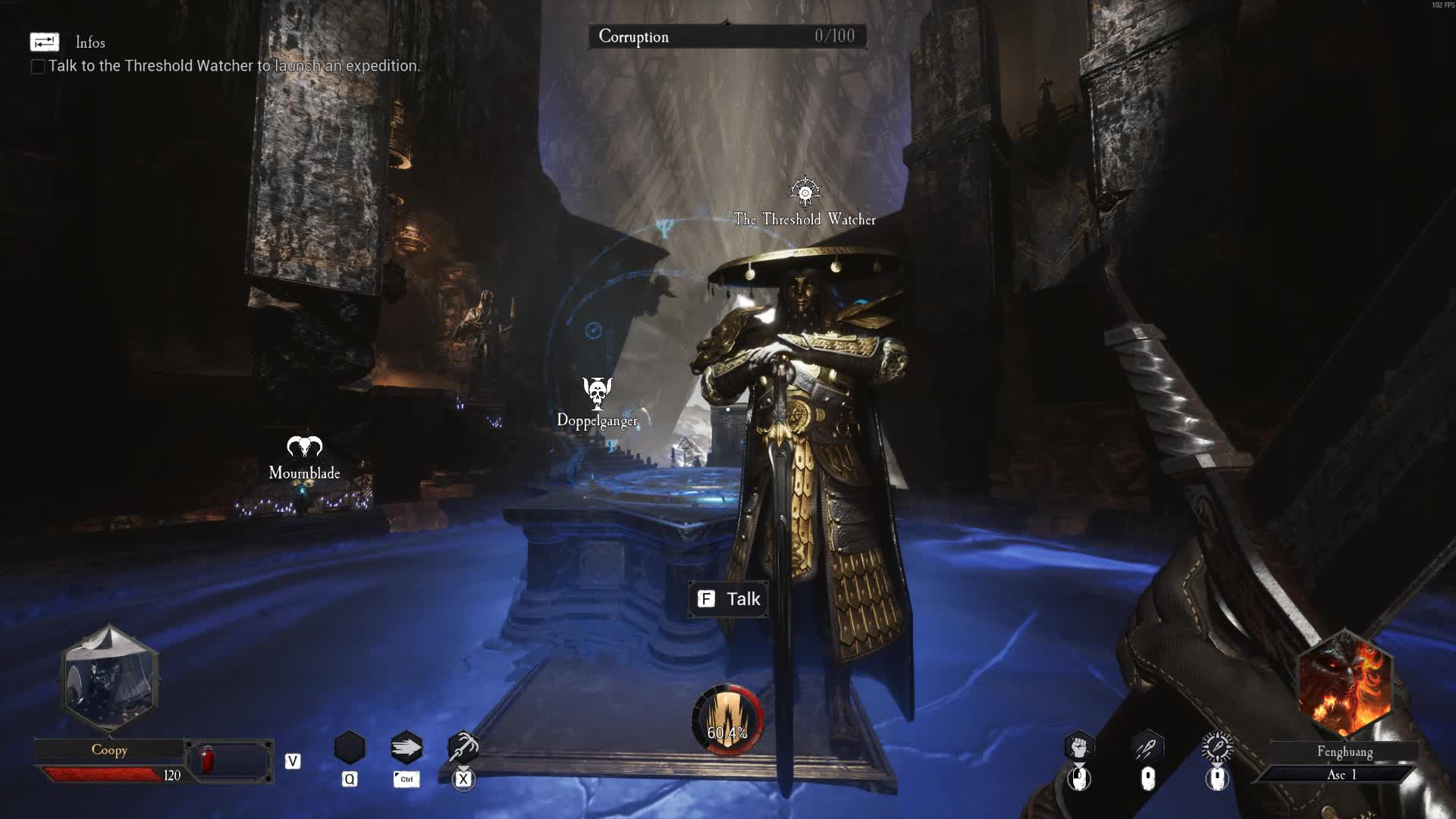This screenshot has width=1456, height=819.
Task: Click the dash ability arrow icon
Action: coord(406,747)
